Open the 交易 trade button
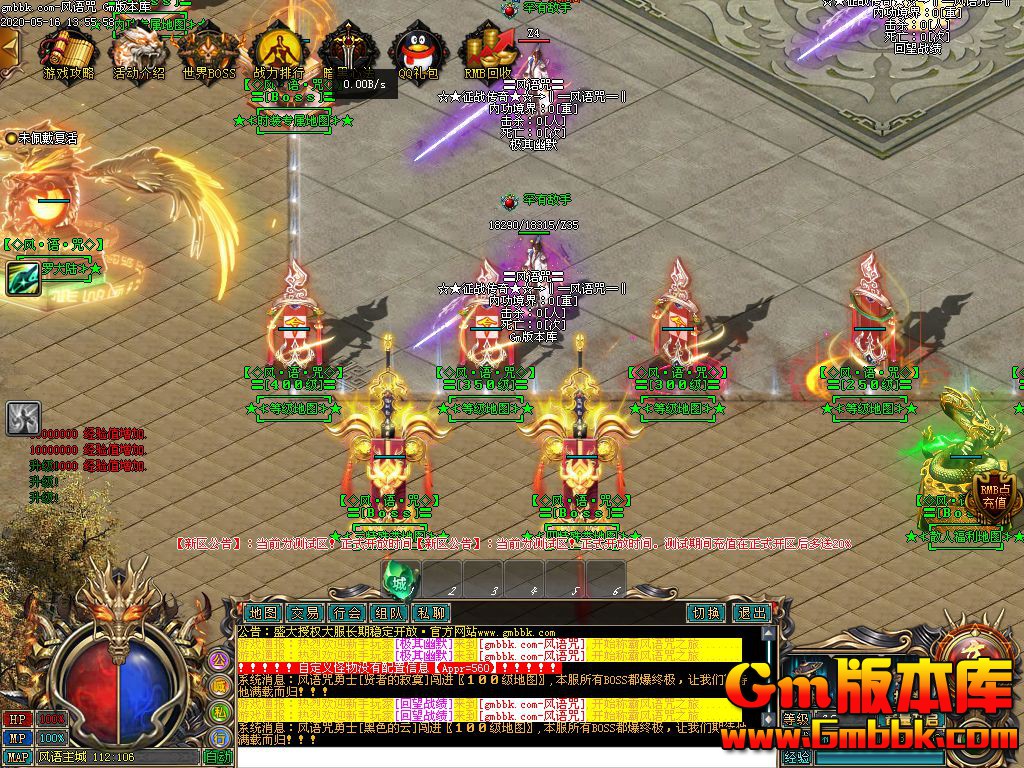The height and width of the screenshot is (768, 1024). 305,612
